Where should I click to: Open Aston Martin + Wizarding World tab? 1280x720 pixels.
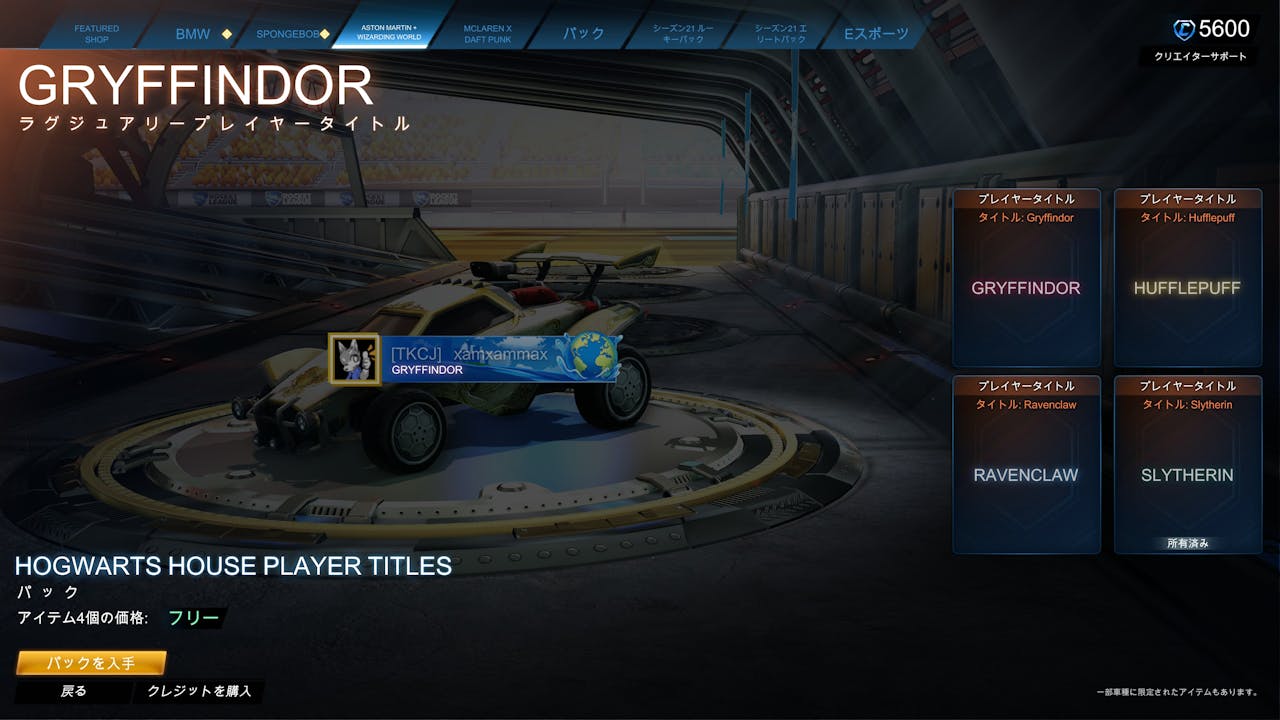[389, 34]
